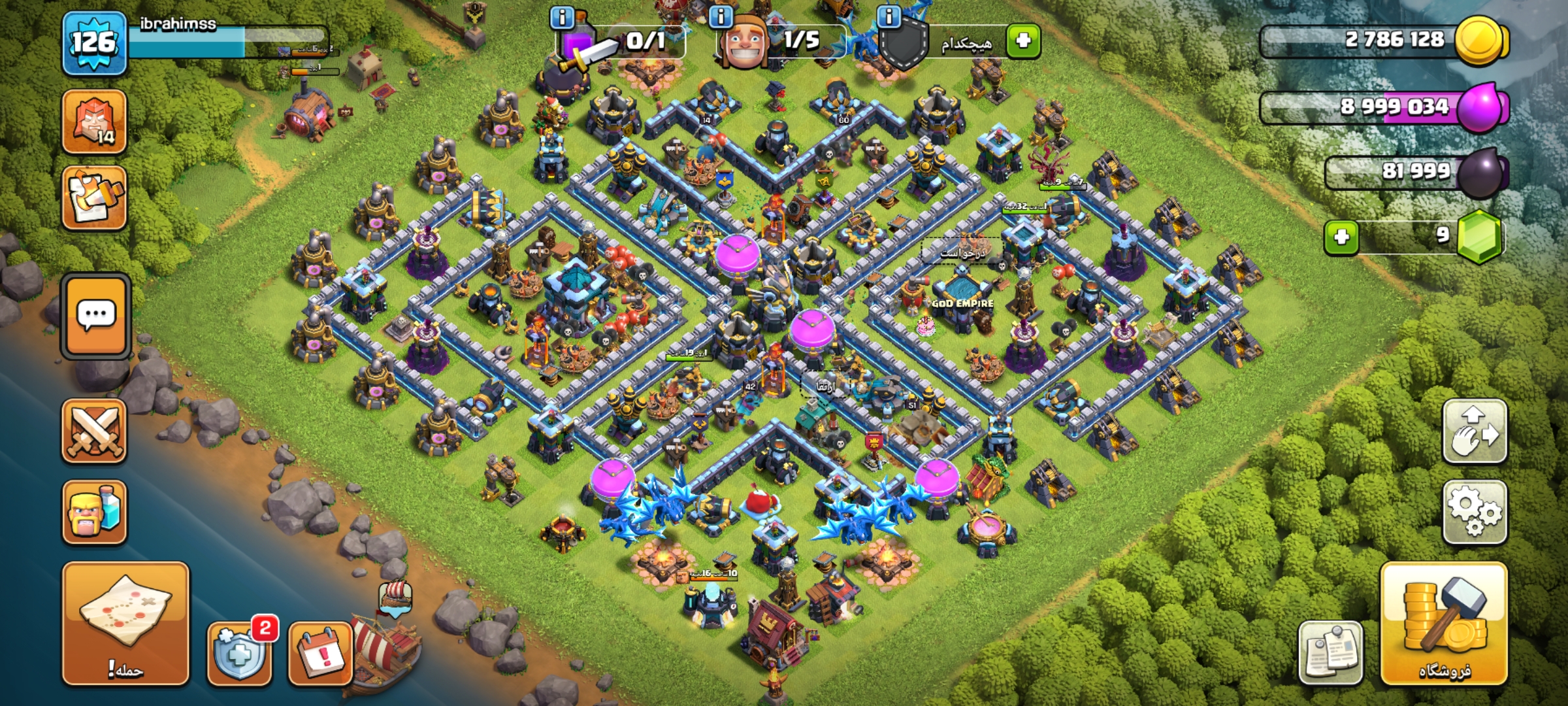
Task: Open the layout editor hand button
Action: click(1475, 432)
